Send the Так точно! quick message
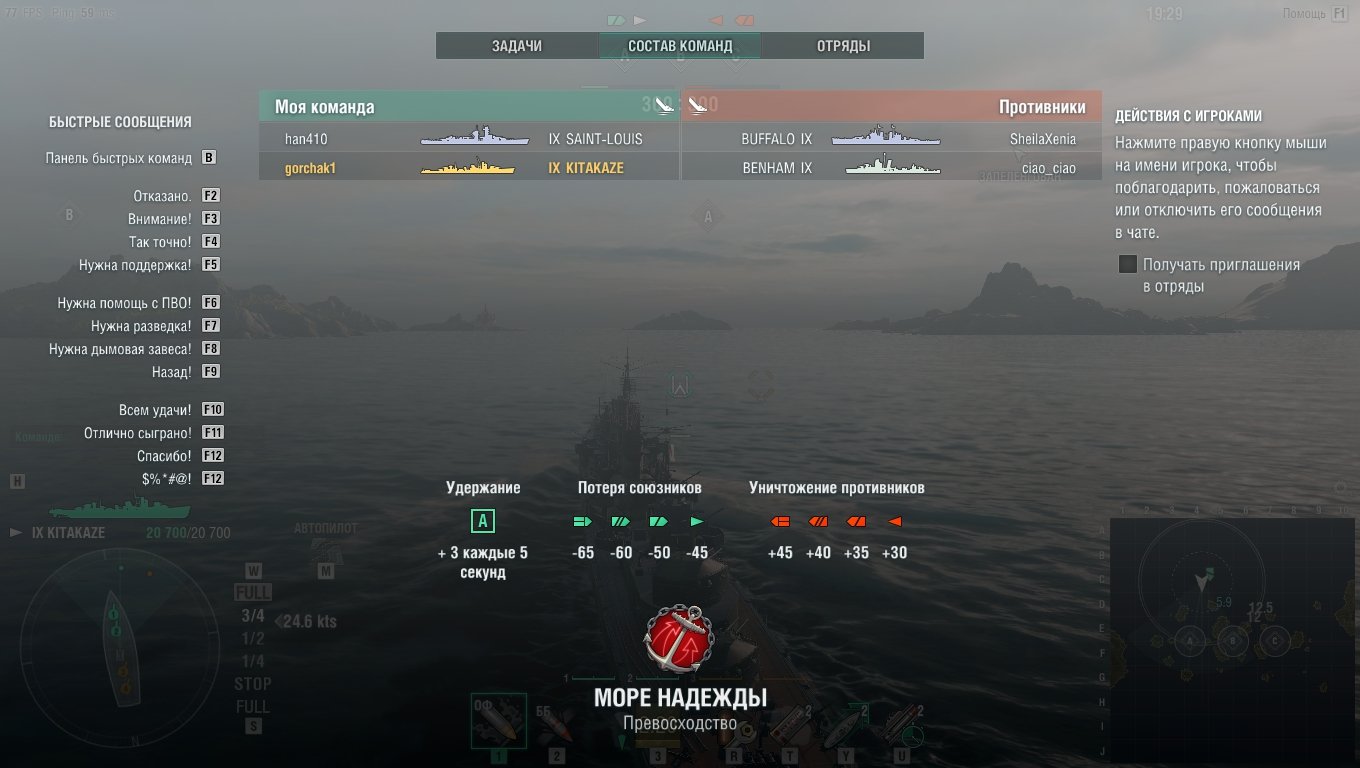The height and width of the screenshot is (768, 1360). tap(160, 242)
